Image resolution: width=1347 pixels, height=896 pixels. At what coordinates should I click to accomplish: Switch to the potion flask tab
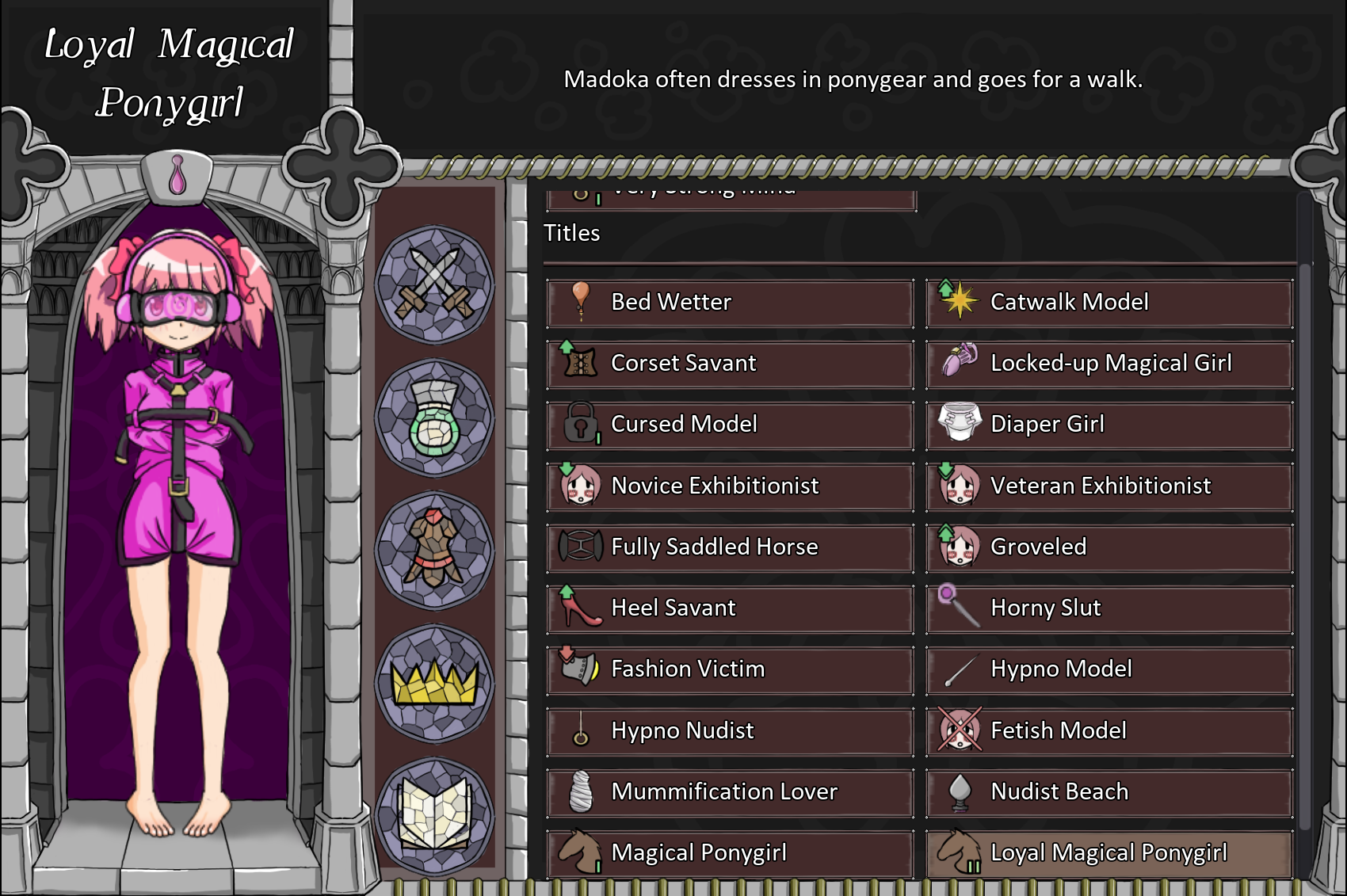[434, 417]
